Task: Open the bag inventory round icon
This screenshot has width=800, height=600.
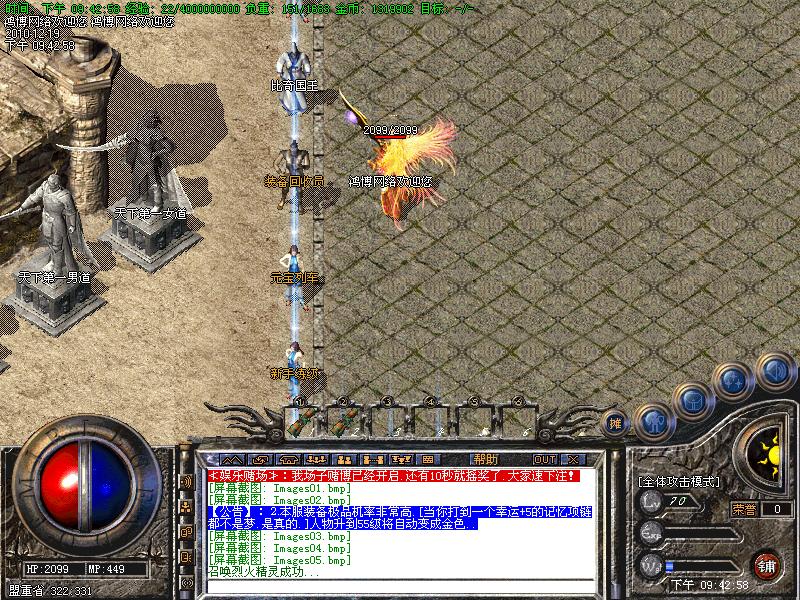Action: click(692, 402)
